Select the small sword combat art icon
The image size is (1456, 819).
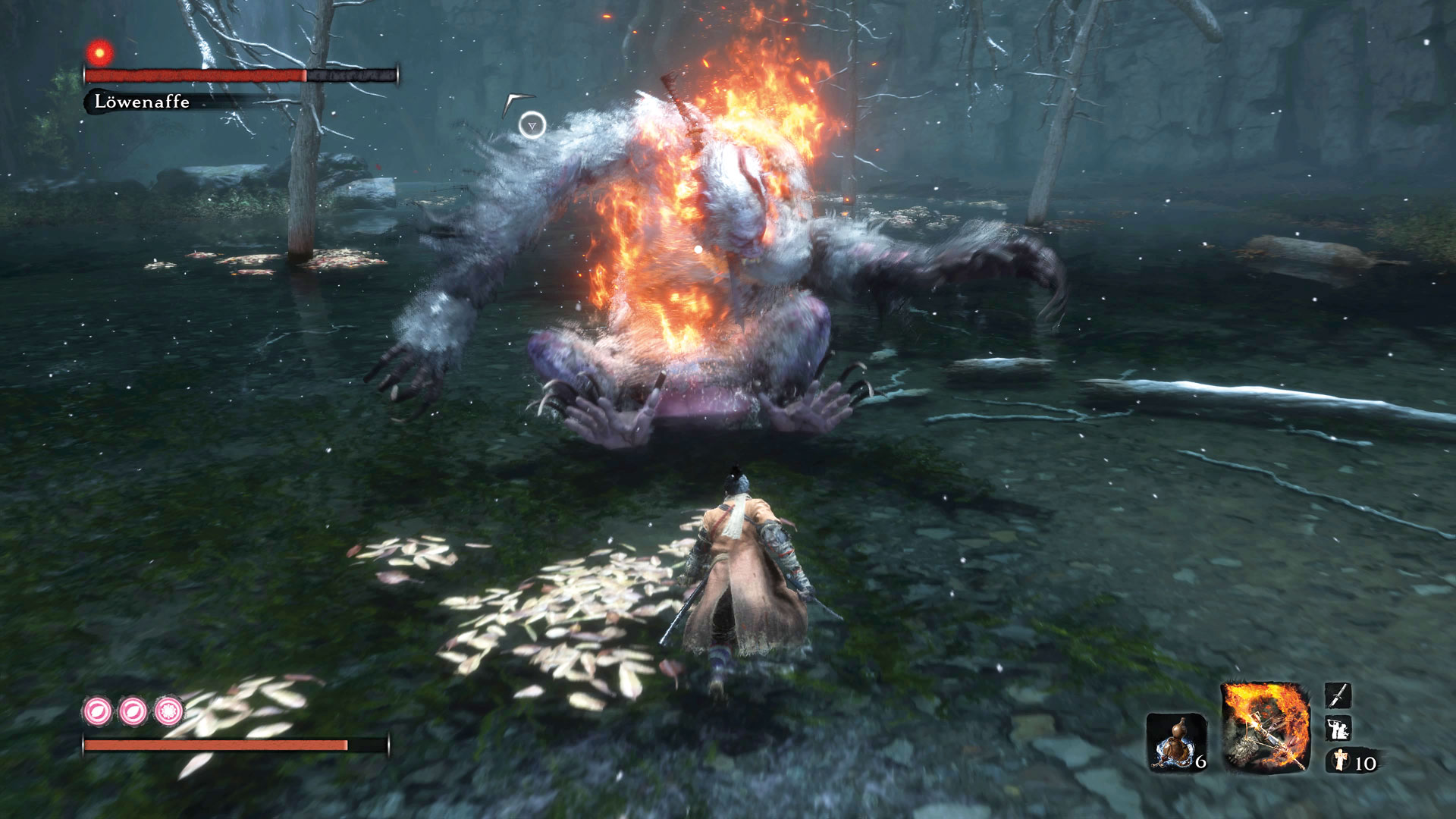coord(1337,695)
